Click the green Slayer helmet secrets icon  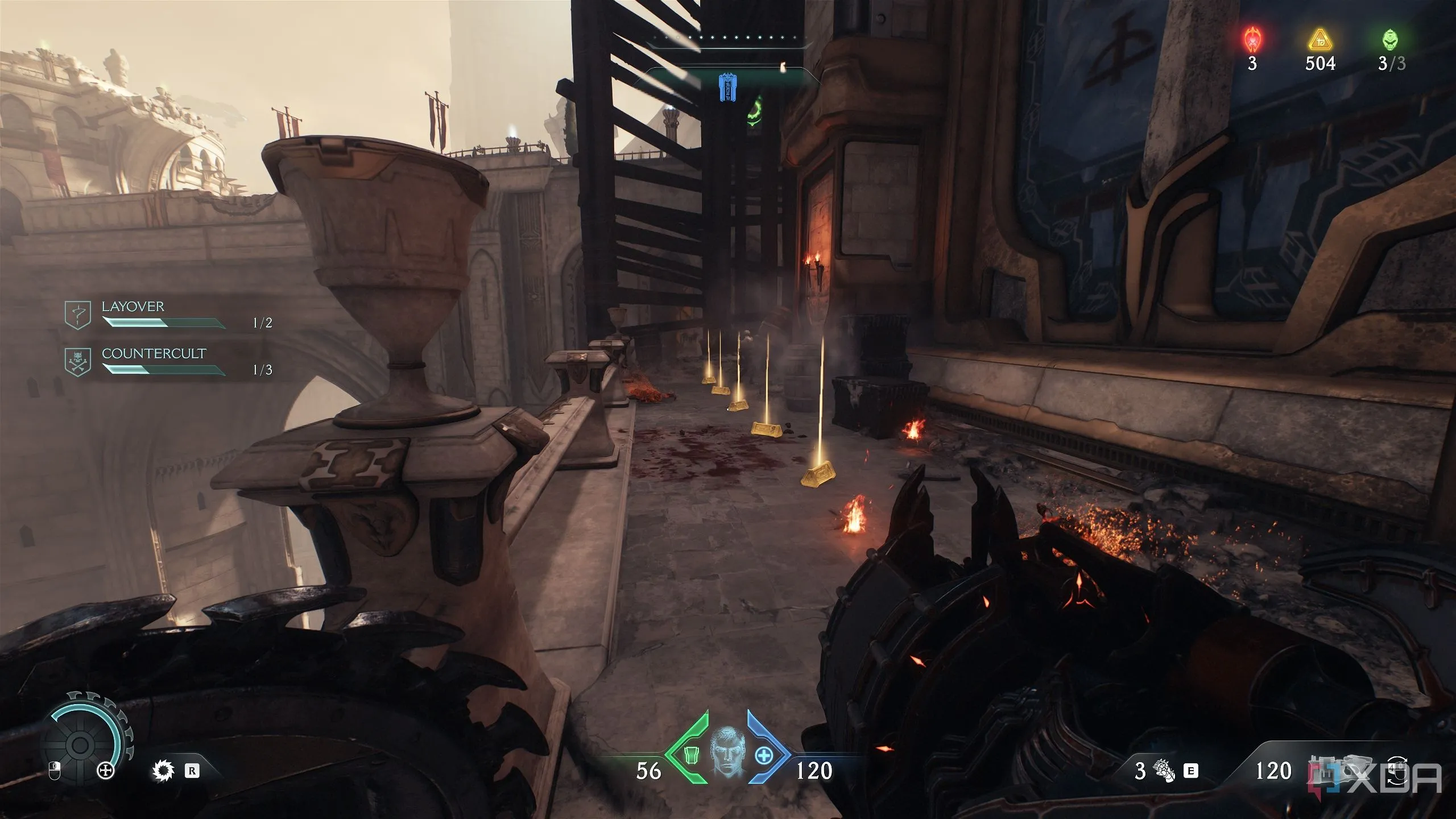(1391, 40)
